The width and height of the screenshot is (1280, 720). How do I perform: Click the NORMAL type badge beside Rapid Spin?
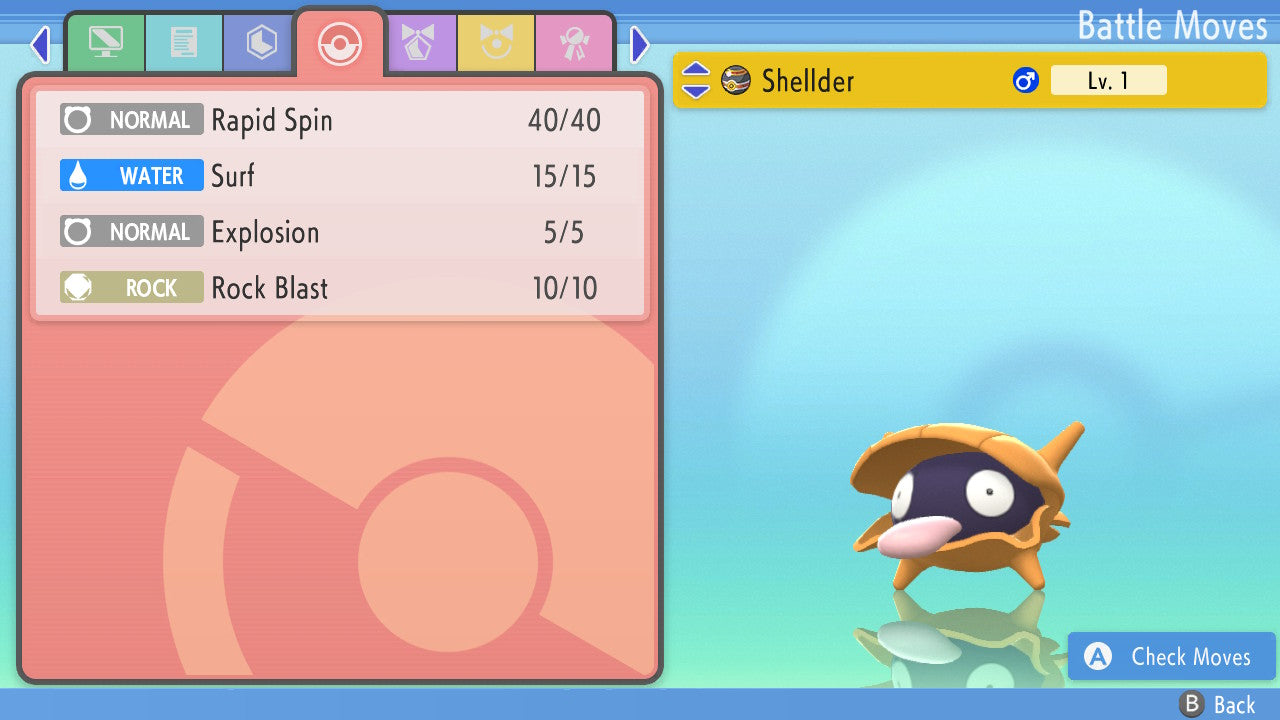tap(131, 119)
